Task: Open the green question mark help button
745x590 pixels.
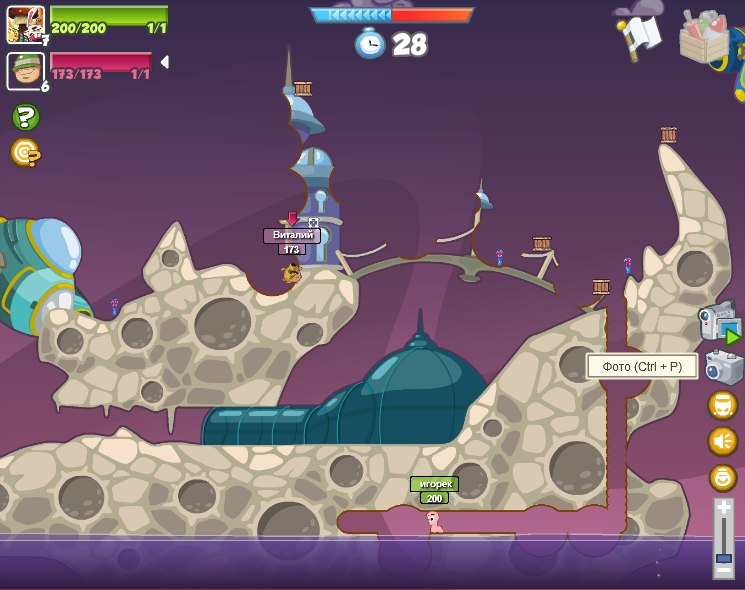Action: click(x=25, y=118)
